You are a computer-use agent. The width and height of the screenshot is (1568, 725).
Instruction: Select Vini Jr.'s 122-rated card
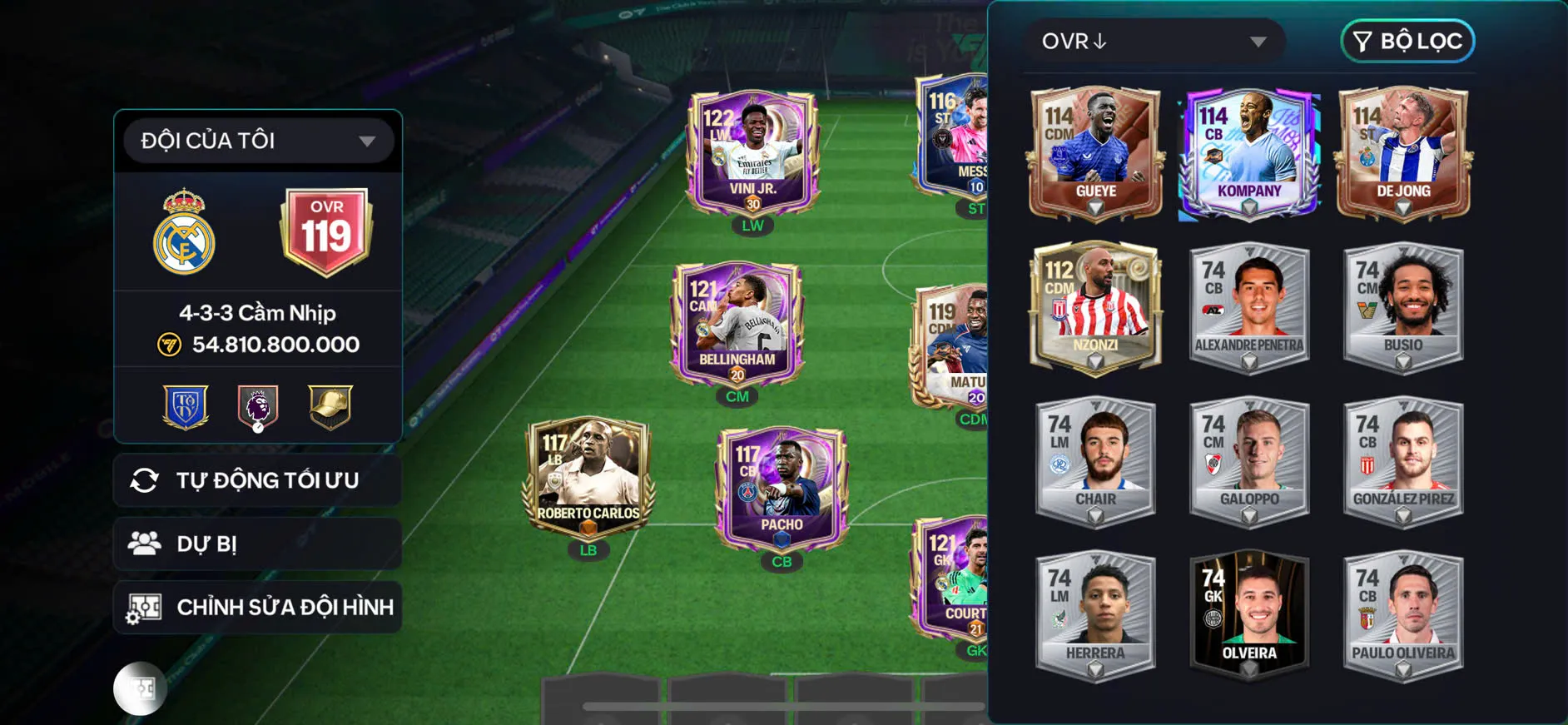point(749,150)
